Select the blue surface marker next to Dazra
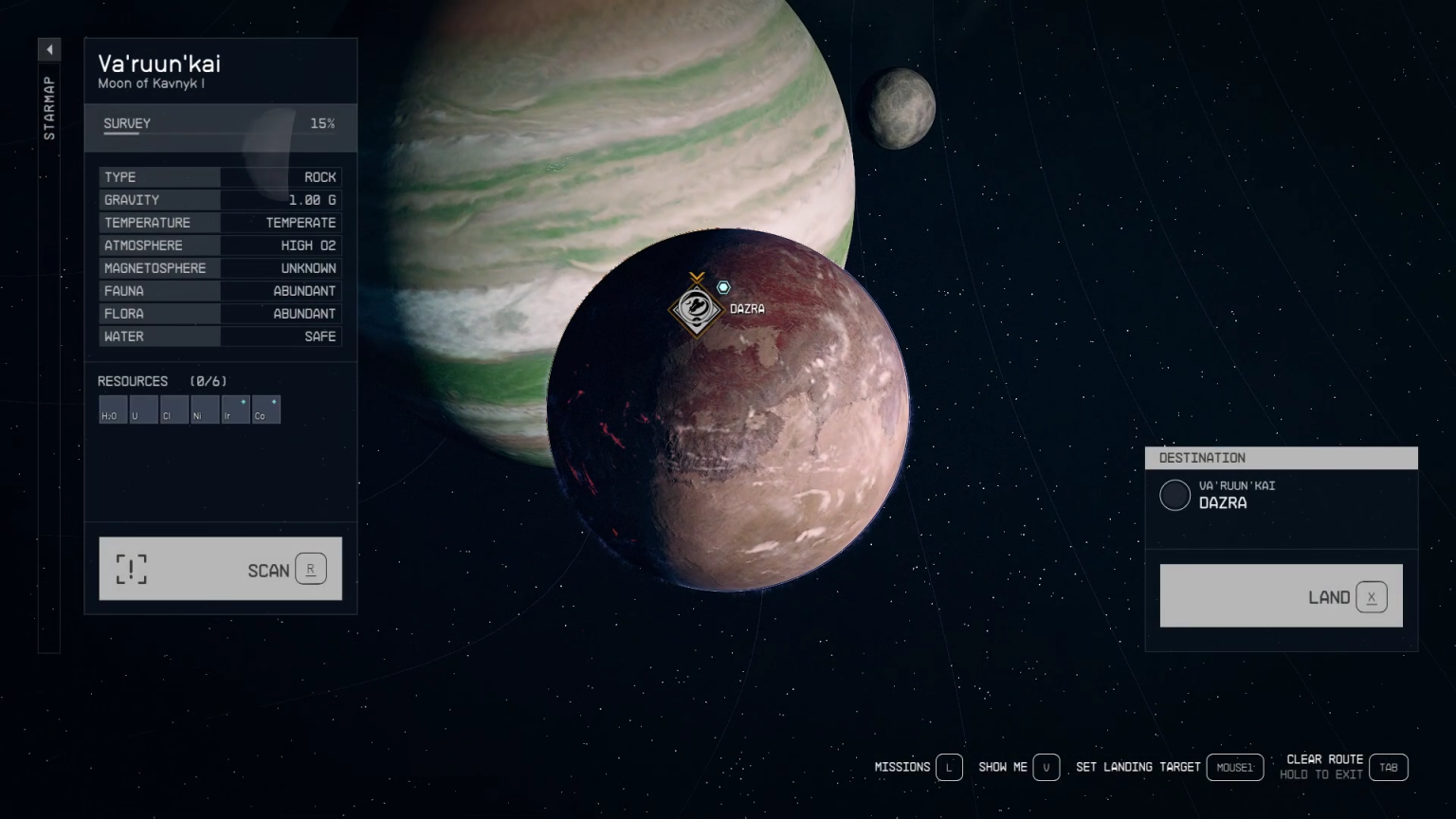The image size is (1456, 819). tap(724, 286)
